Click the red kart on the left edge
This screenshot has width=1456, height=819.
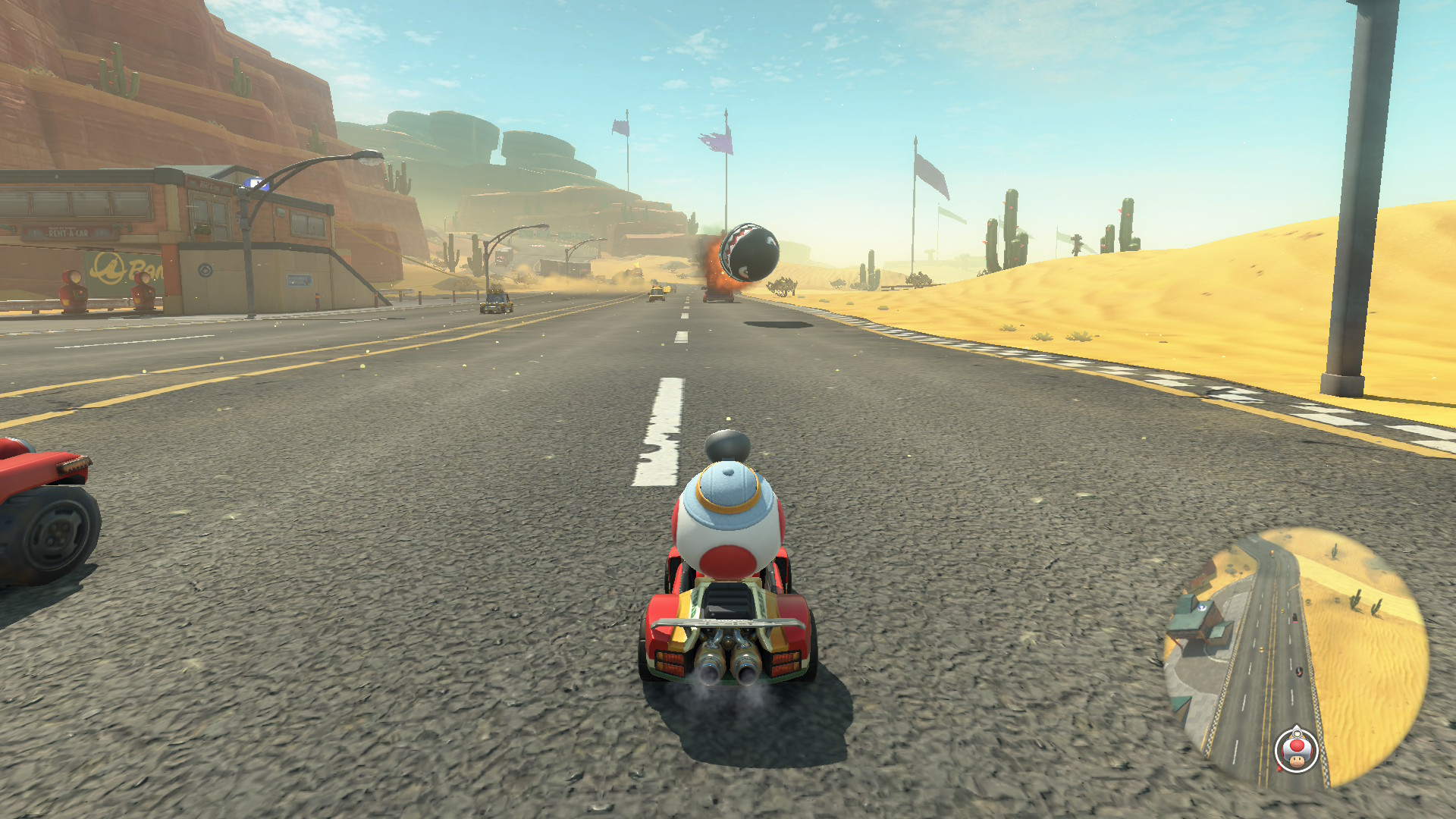[x=42, y=493]
